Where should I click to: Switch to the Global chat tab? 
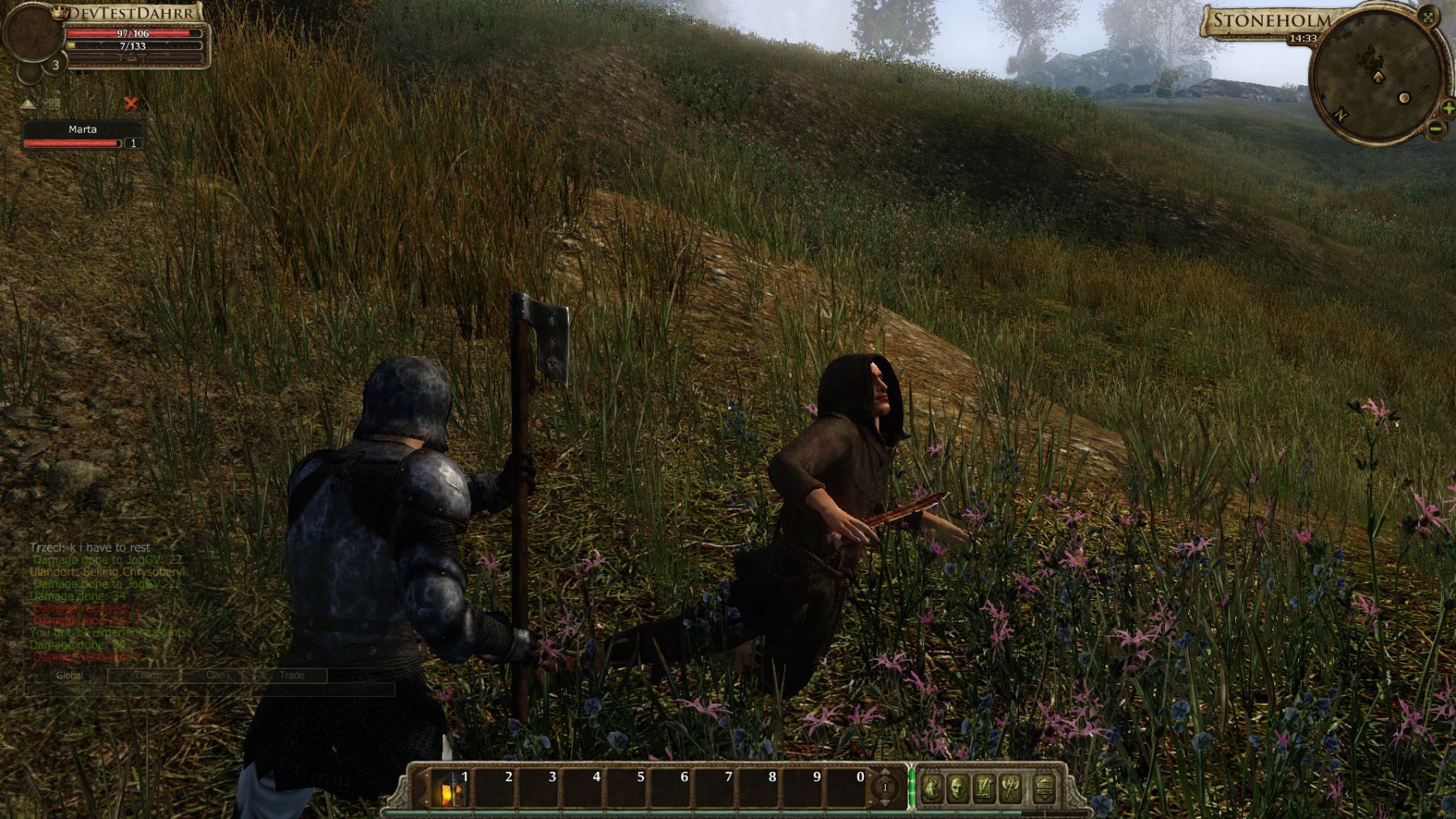(70, 675)
